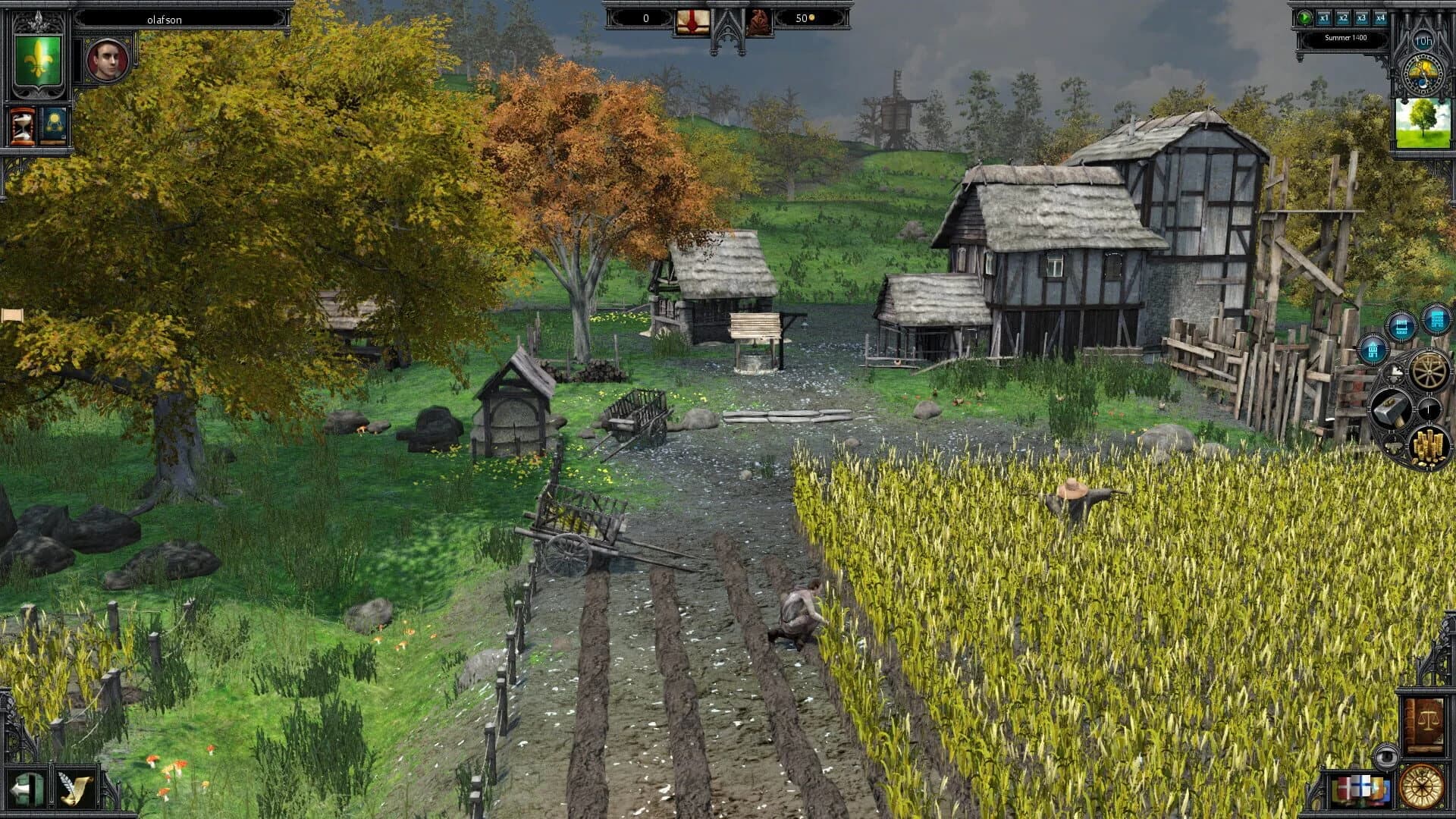The width and height of the screenshot is (1456, 819).
Task: Open the treasury gold coins panel
Action: click(1430, 444)
